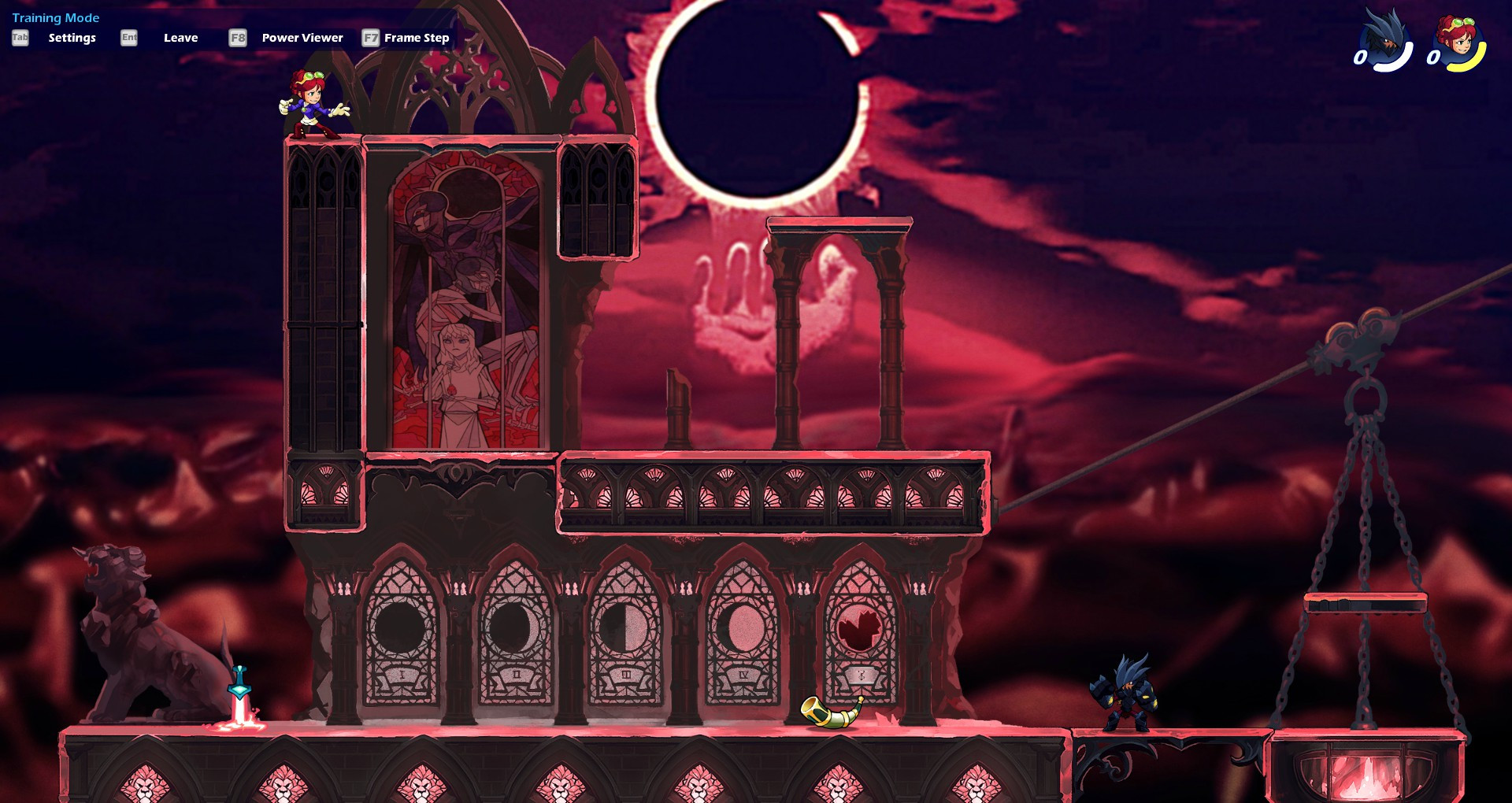Click the Ent key icon beside Leave
This screenshot has width=1512, height=803.
(128, 36)
